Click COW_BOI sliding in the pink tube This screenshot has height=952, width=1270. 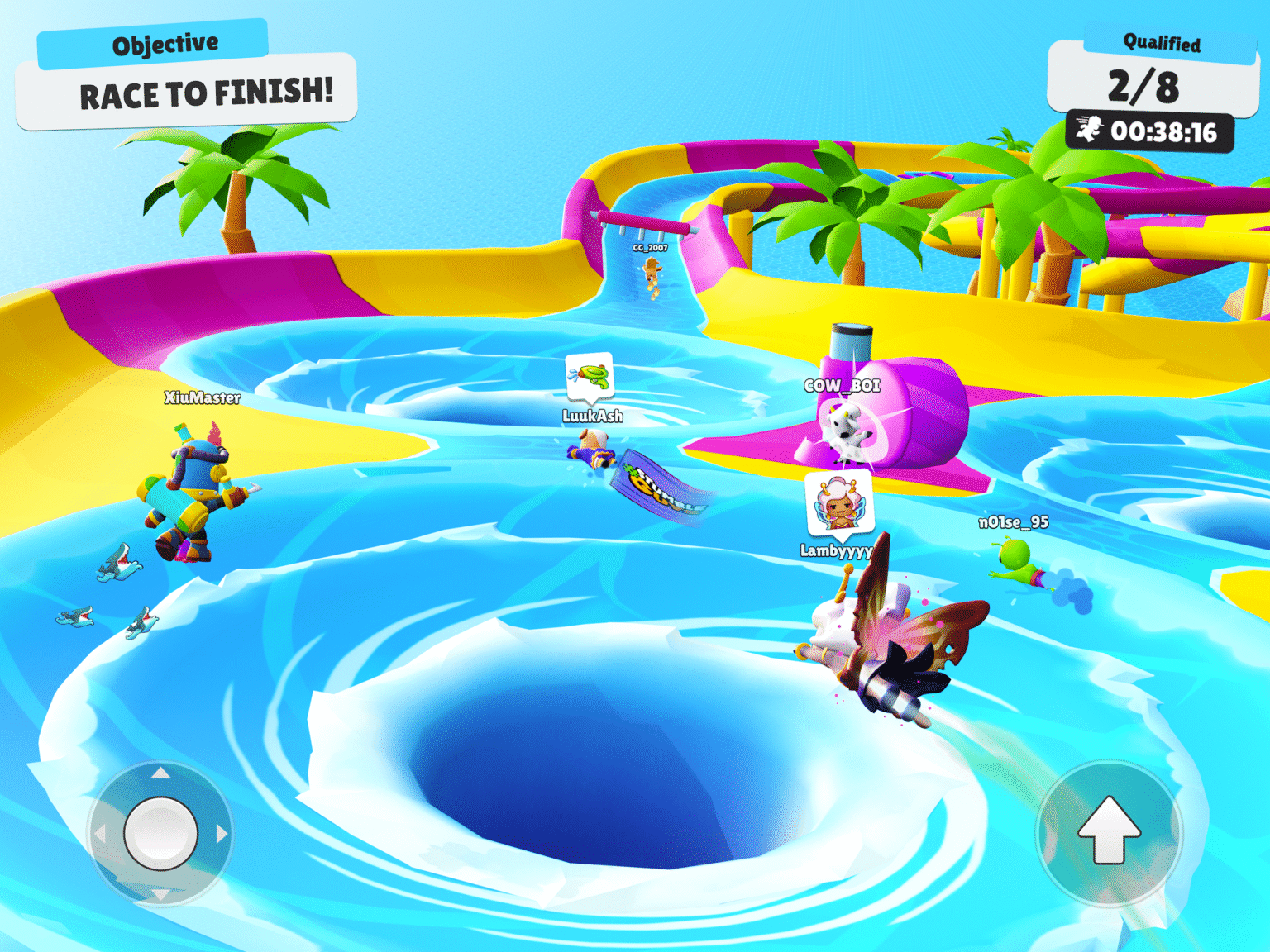[850, 433]
